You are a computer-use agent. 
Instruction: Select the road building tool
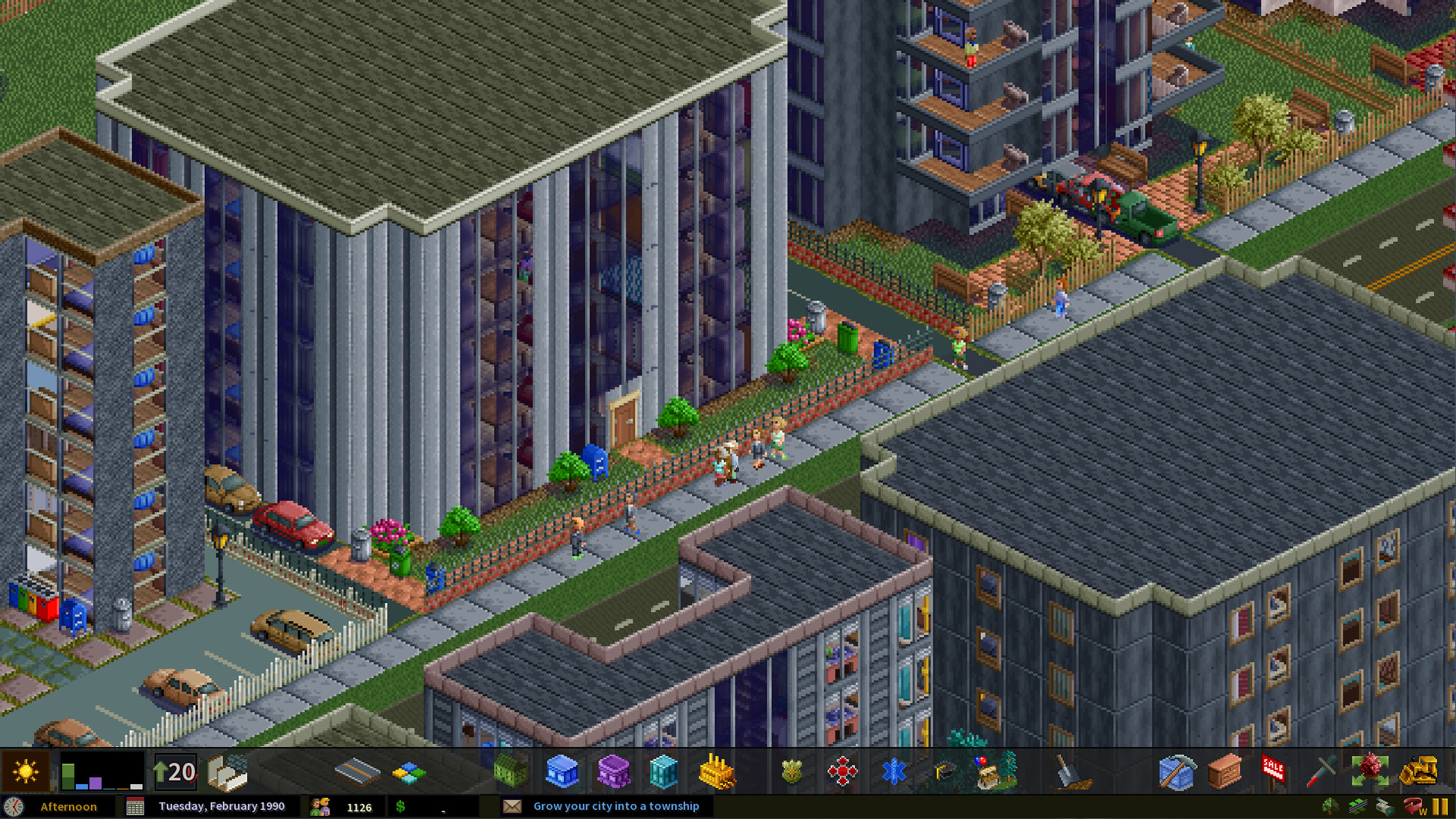[357, 770]
